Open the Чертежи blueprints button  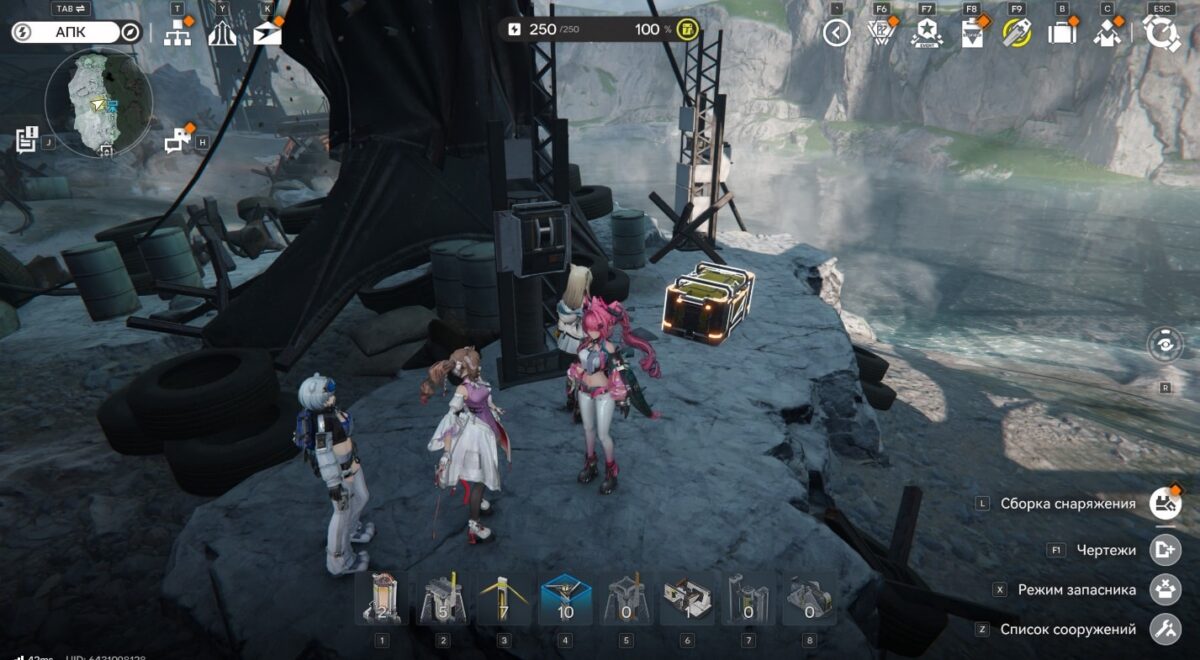[1164, 549]
